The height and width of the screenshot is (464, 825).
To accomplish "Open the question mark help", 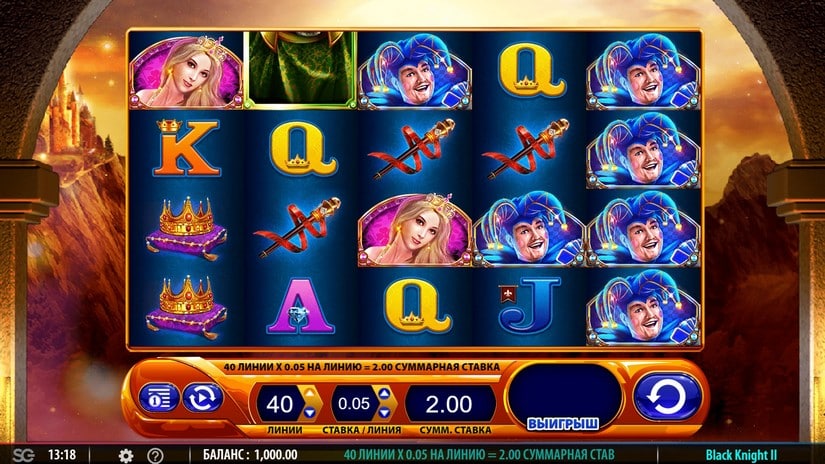I will pos(155,455).
